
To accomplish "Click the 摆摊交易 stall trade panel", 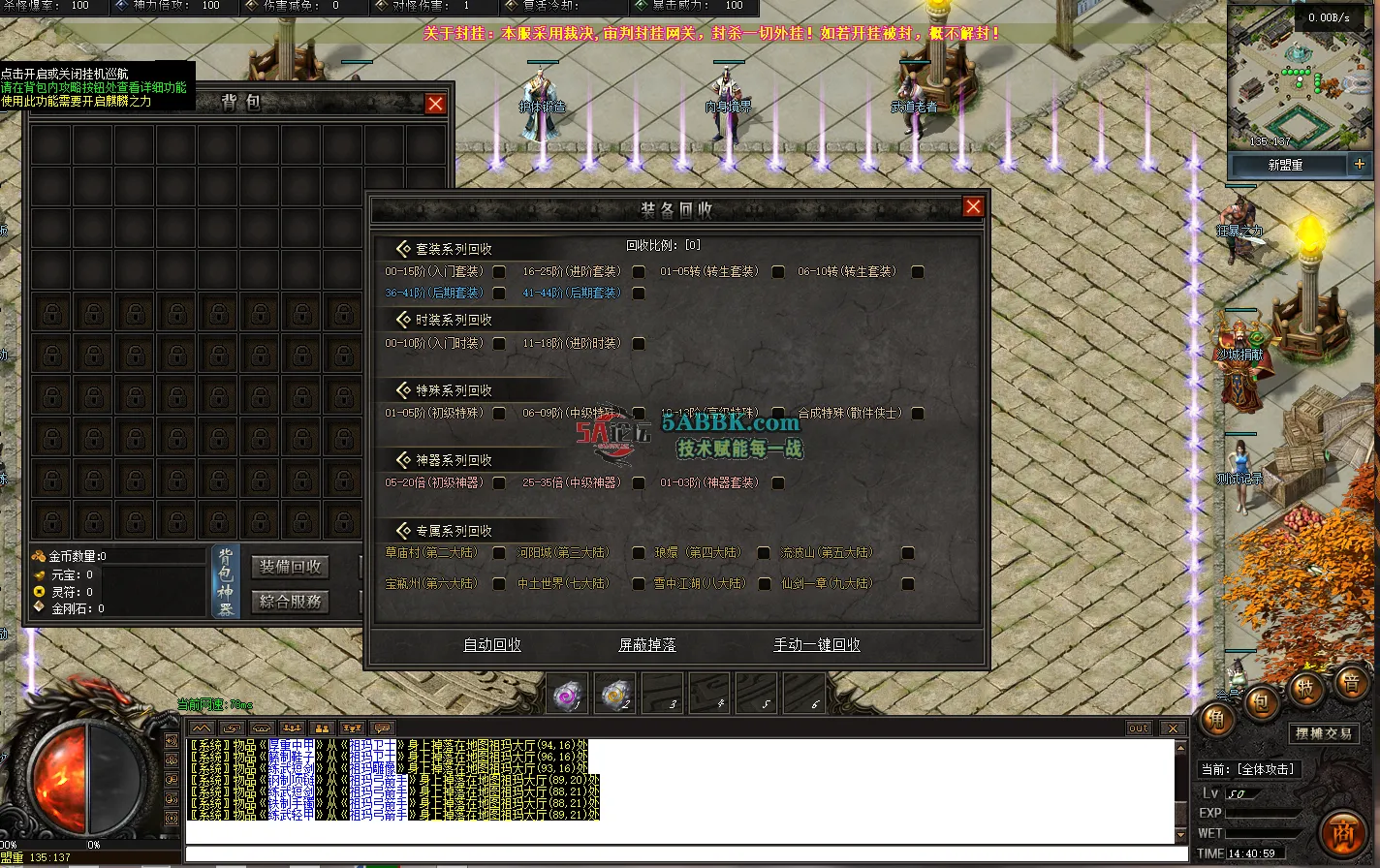I will point(1324,733).
